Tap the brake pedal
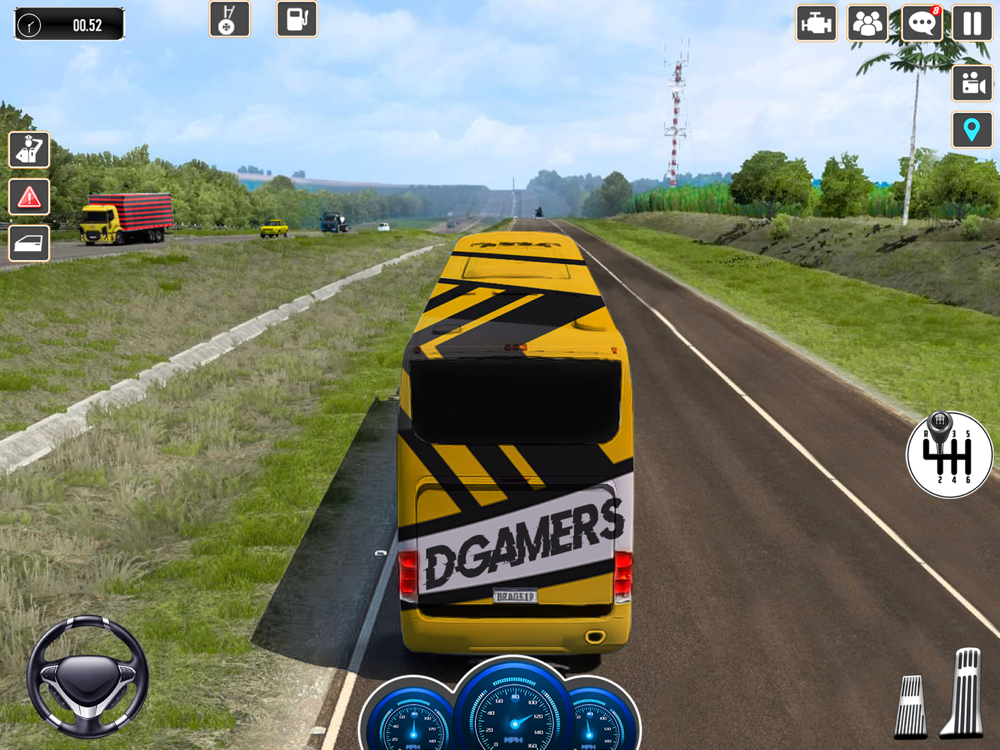 click(910, 706)
